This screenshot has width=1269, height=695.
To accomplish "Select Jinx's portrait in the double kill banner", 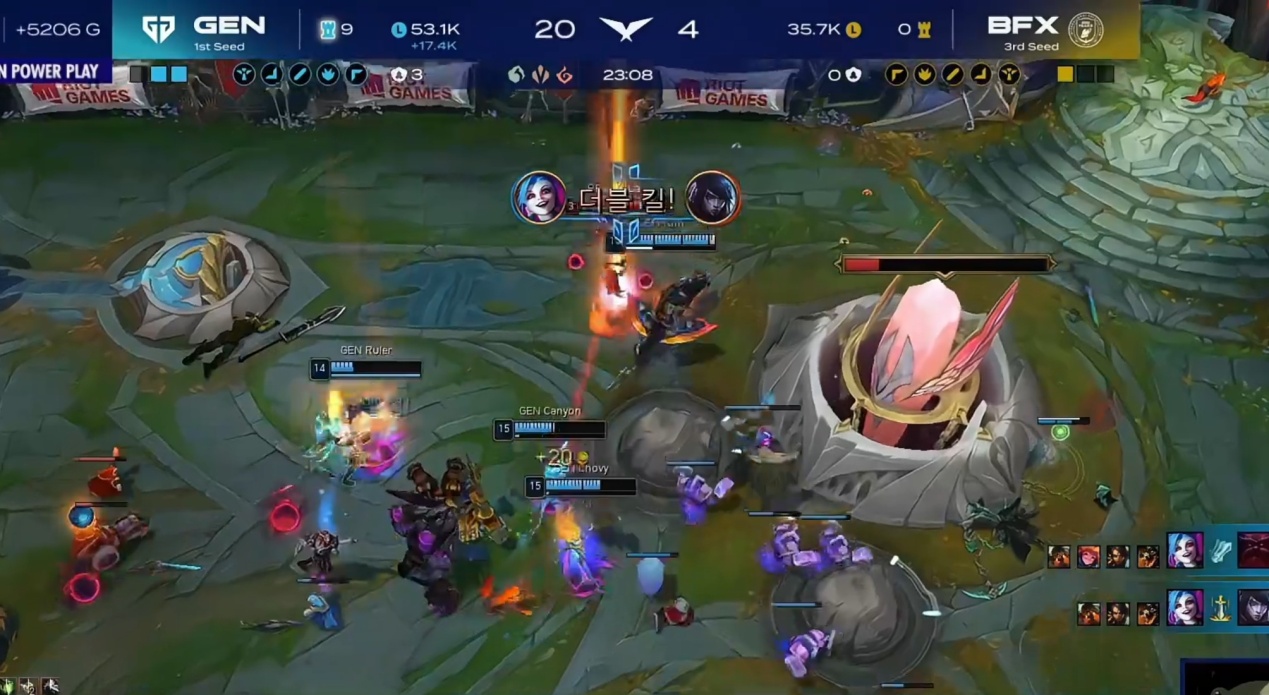I will [x=539, y=198].
